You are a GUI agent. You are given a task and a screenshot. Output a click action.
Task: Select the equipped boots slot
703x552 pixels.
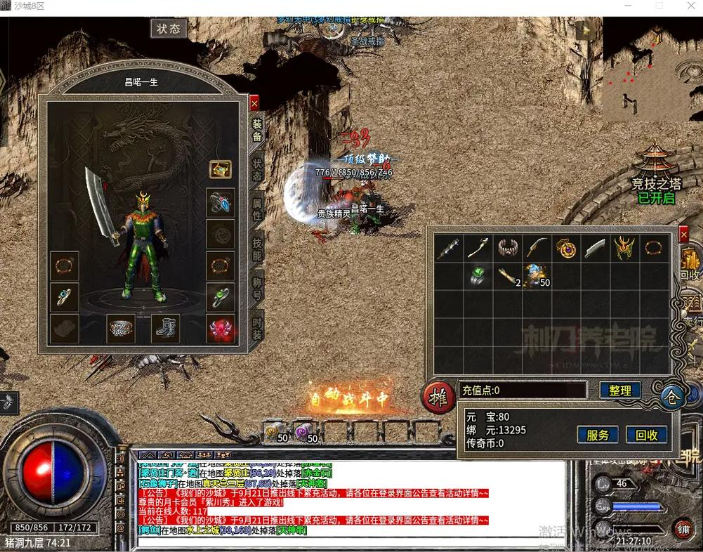(165, 327)
